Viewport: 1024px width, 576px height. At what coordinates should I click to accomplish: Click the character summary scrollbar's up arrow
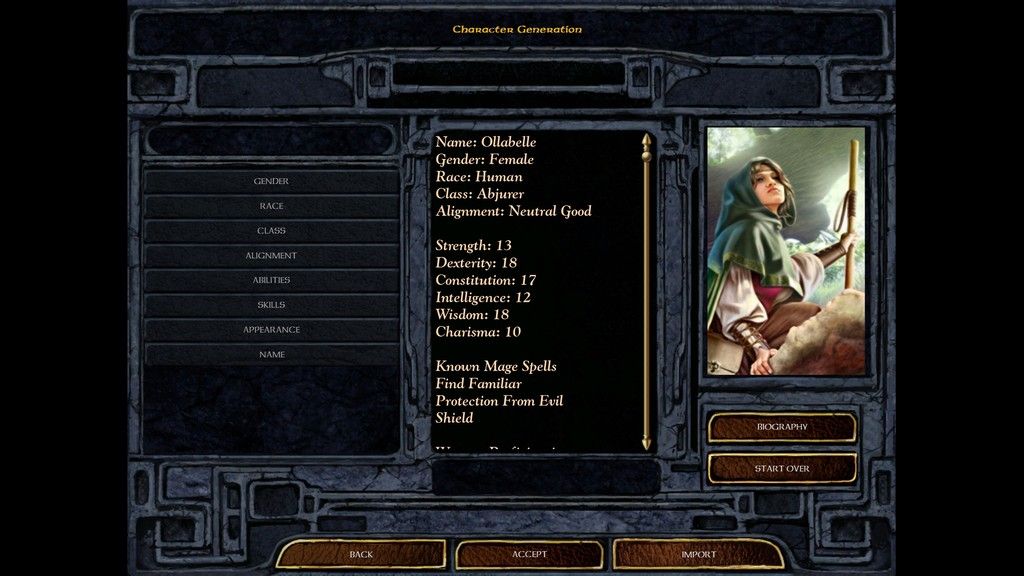click(646, 141)
